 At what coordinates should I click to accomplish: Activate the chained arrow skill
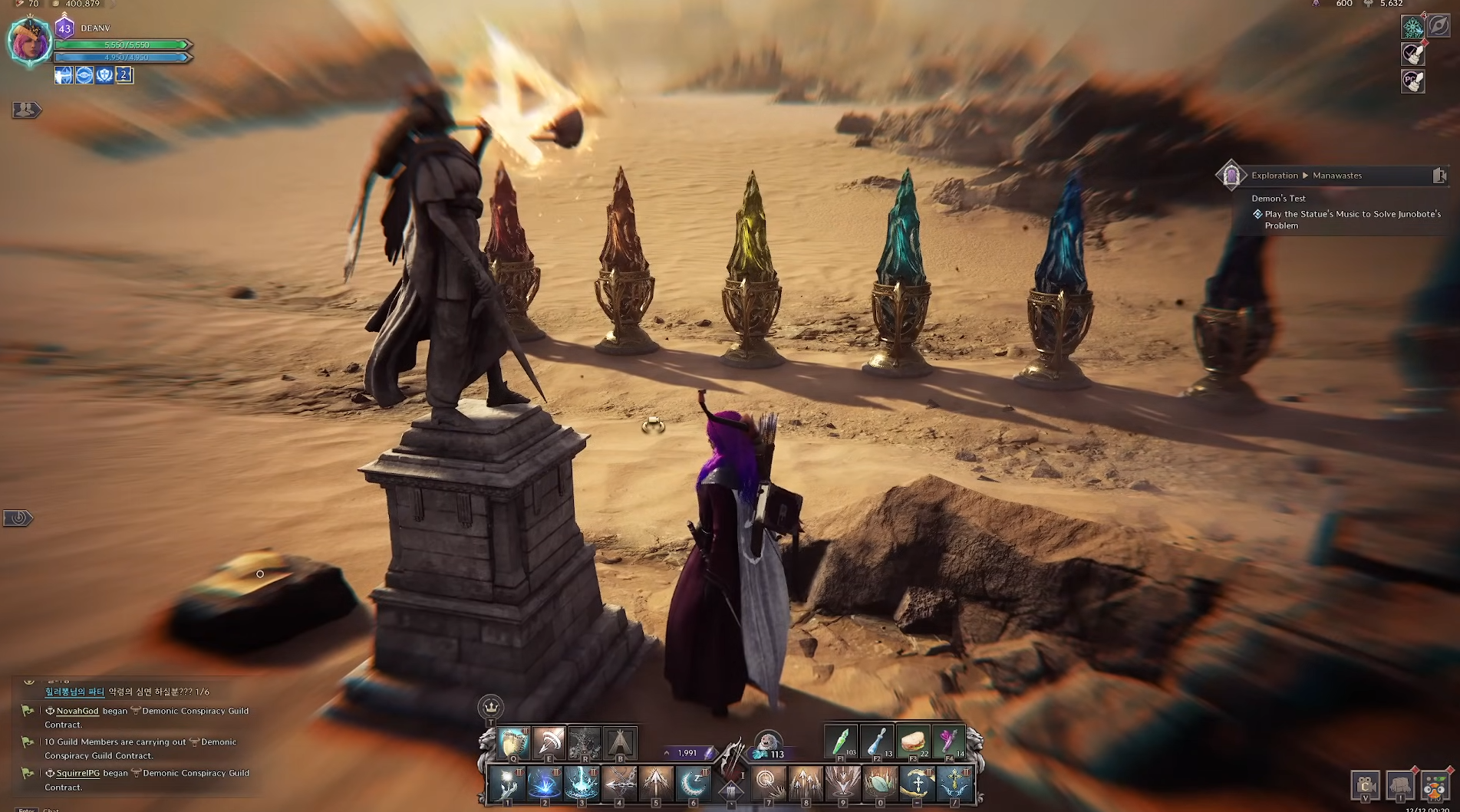pos(619,784)
